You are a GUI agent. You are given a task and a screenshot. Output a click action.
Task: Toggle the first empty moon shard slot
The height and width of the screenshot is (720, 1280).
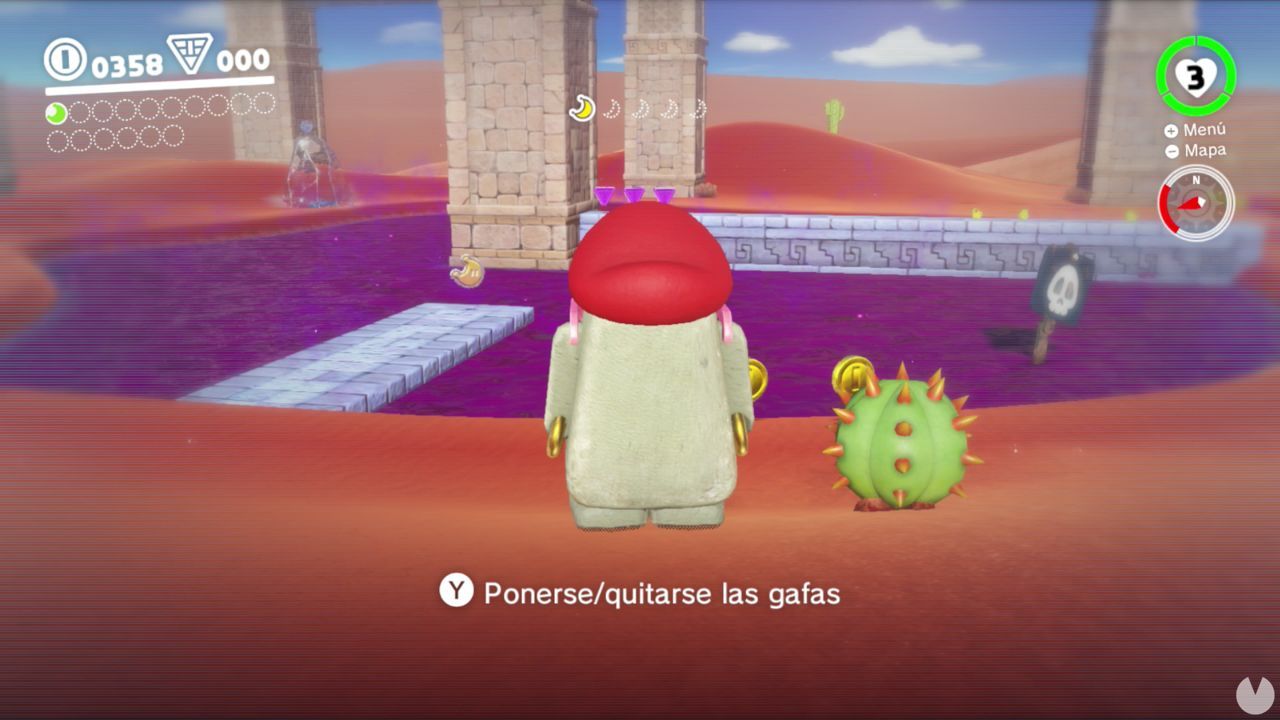pos(611,108)
